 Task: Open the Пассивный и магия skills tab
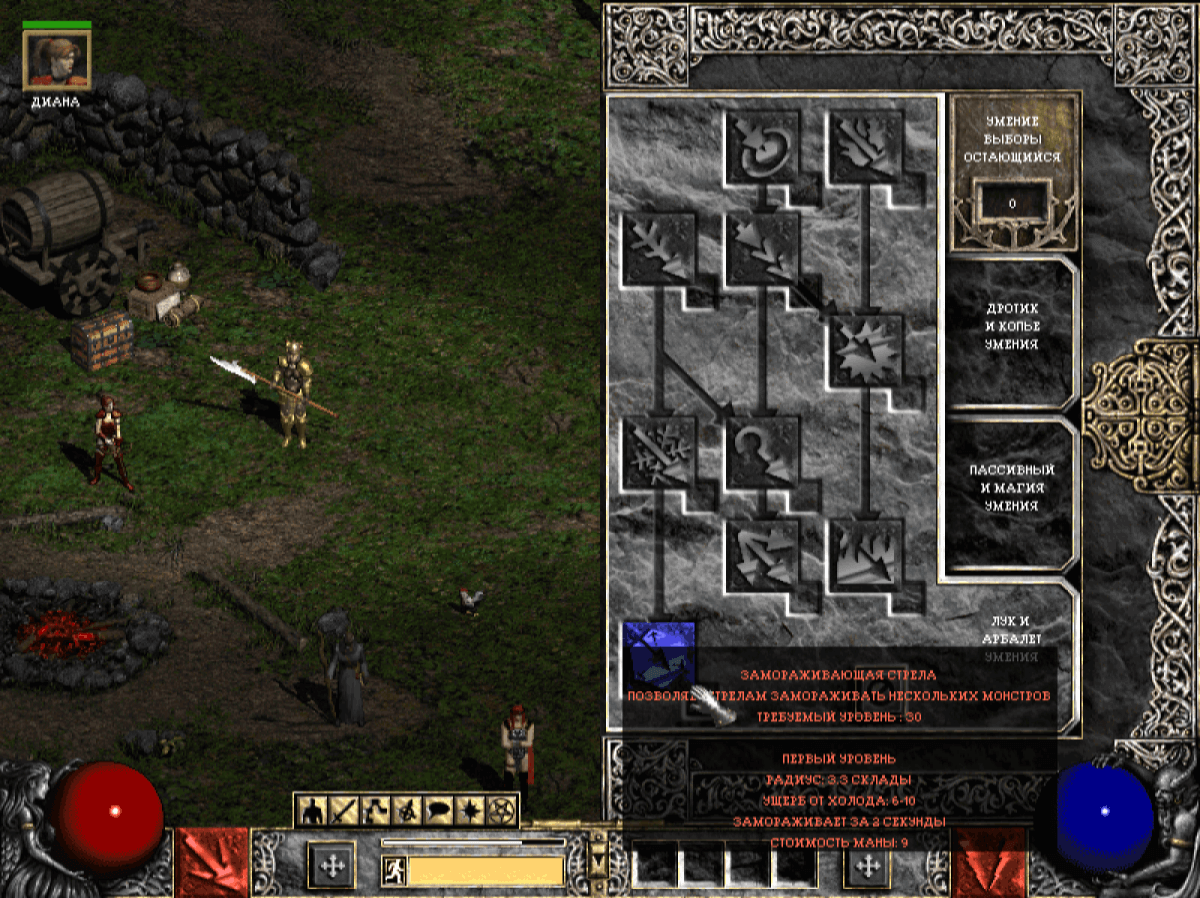coord(1010,488)
